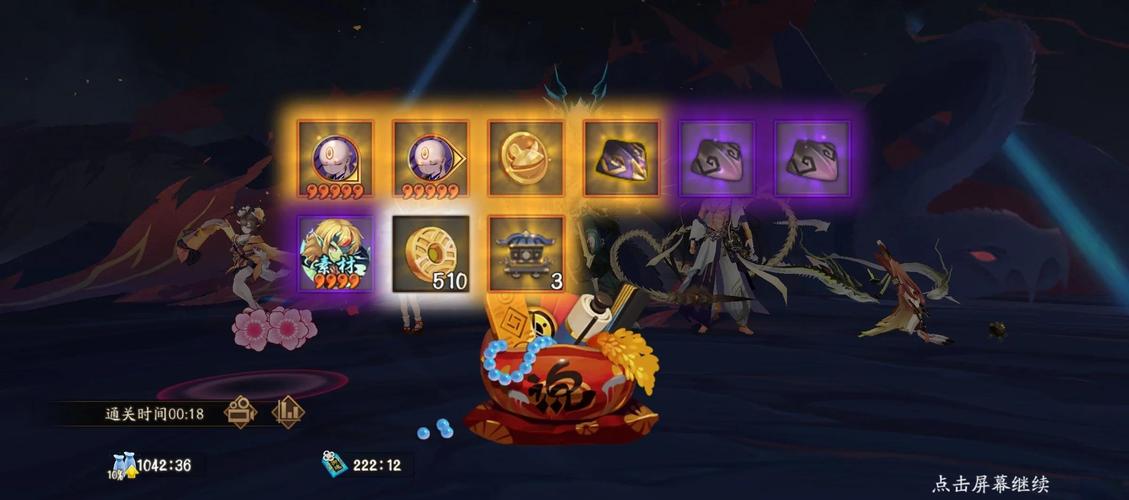Check the 10% sake bottle buff icon
This screenshot has height=500, width=1129.
tap(122, 465)
